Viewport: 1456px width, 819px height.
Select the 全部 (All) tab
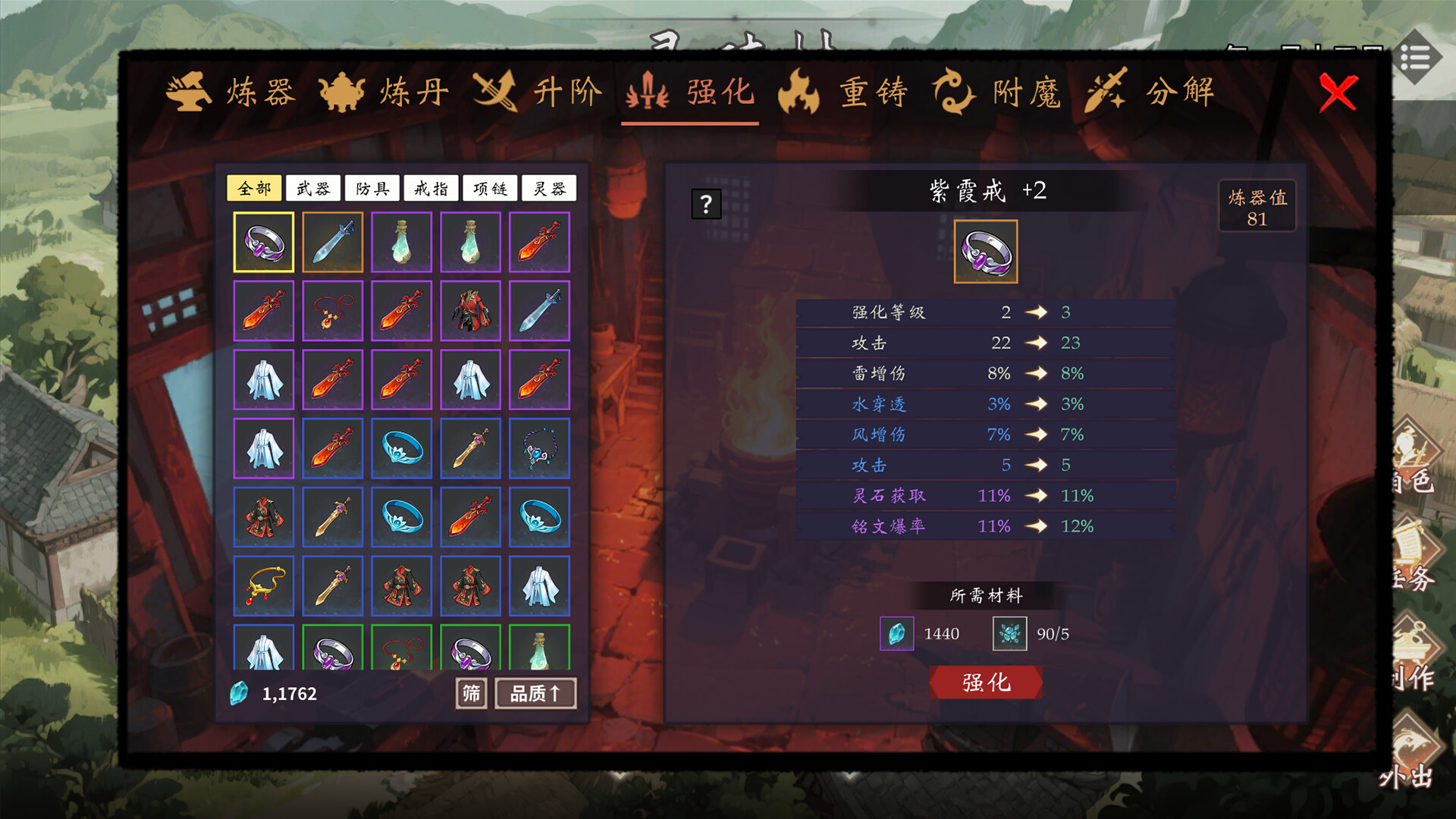256,188
